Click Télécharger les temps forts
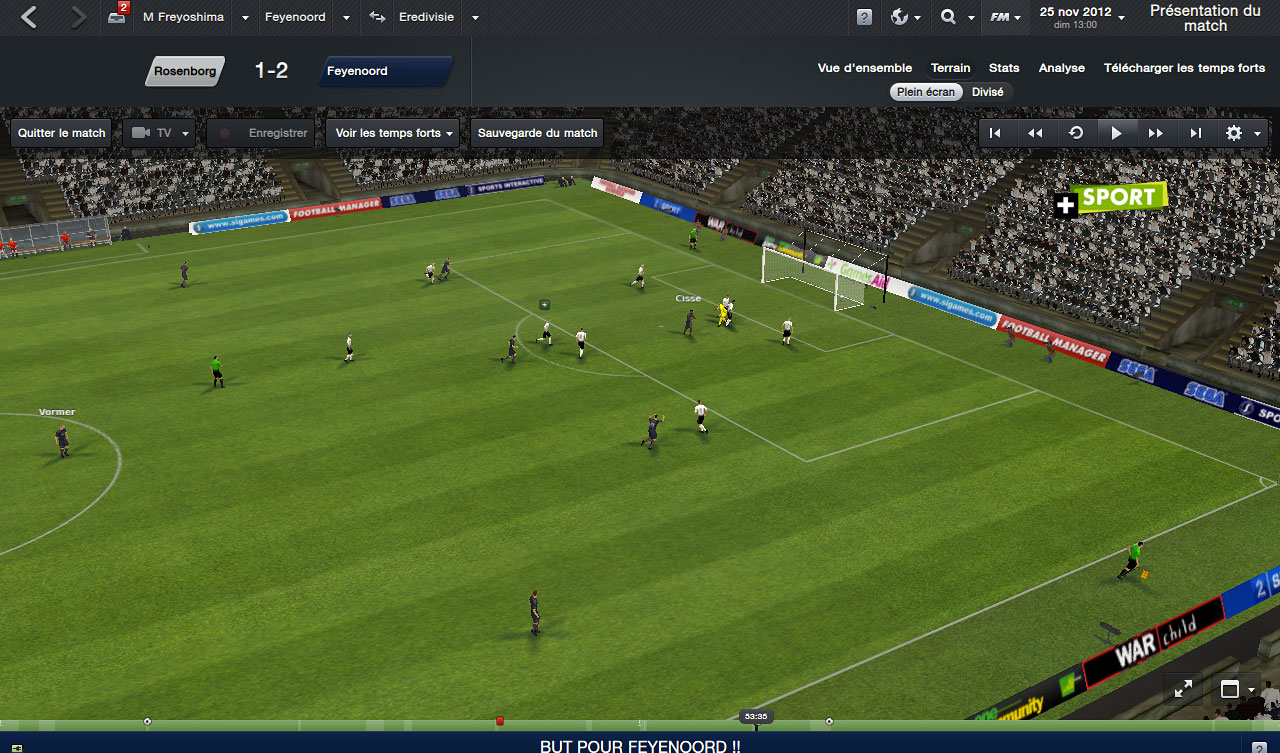 click(x=1184, y=68)
